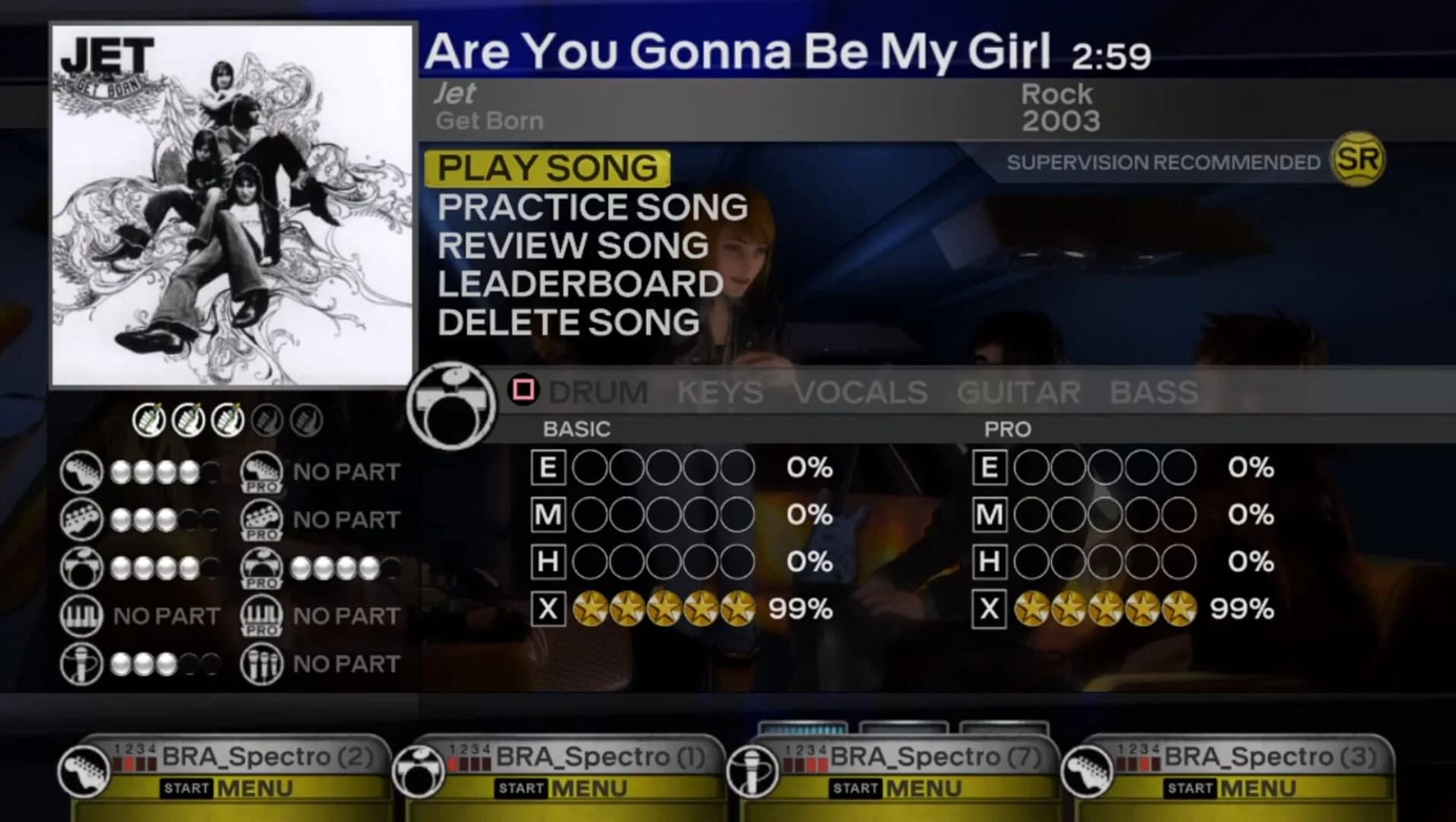Select PLAY SONG from the menu

coord(546,169)
